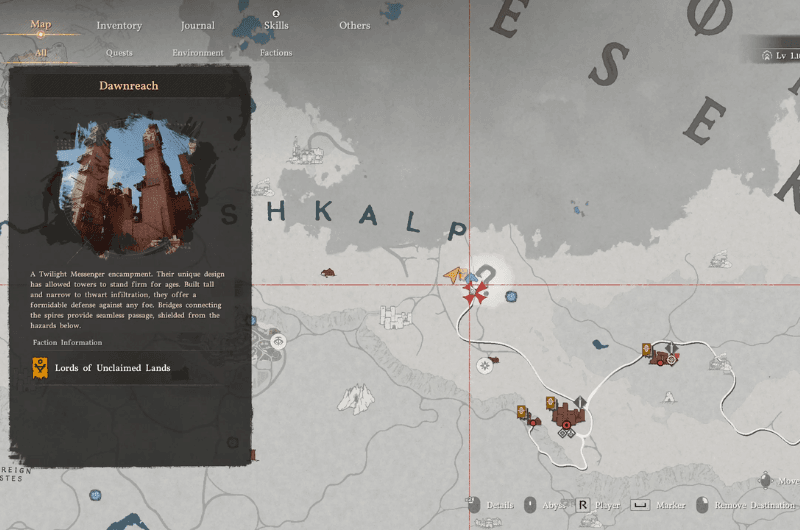
Task: Select the Map tab
Action: pos(41,25)
